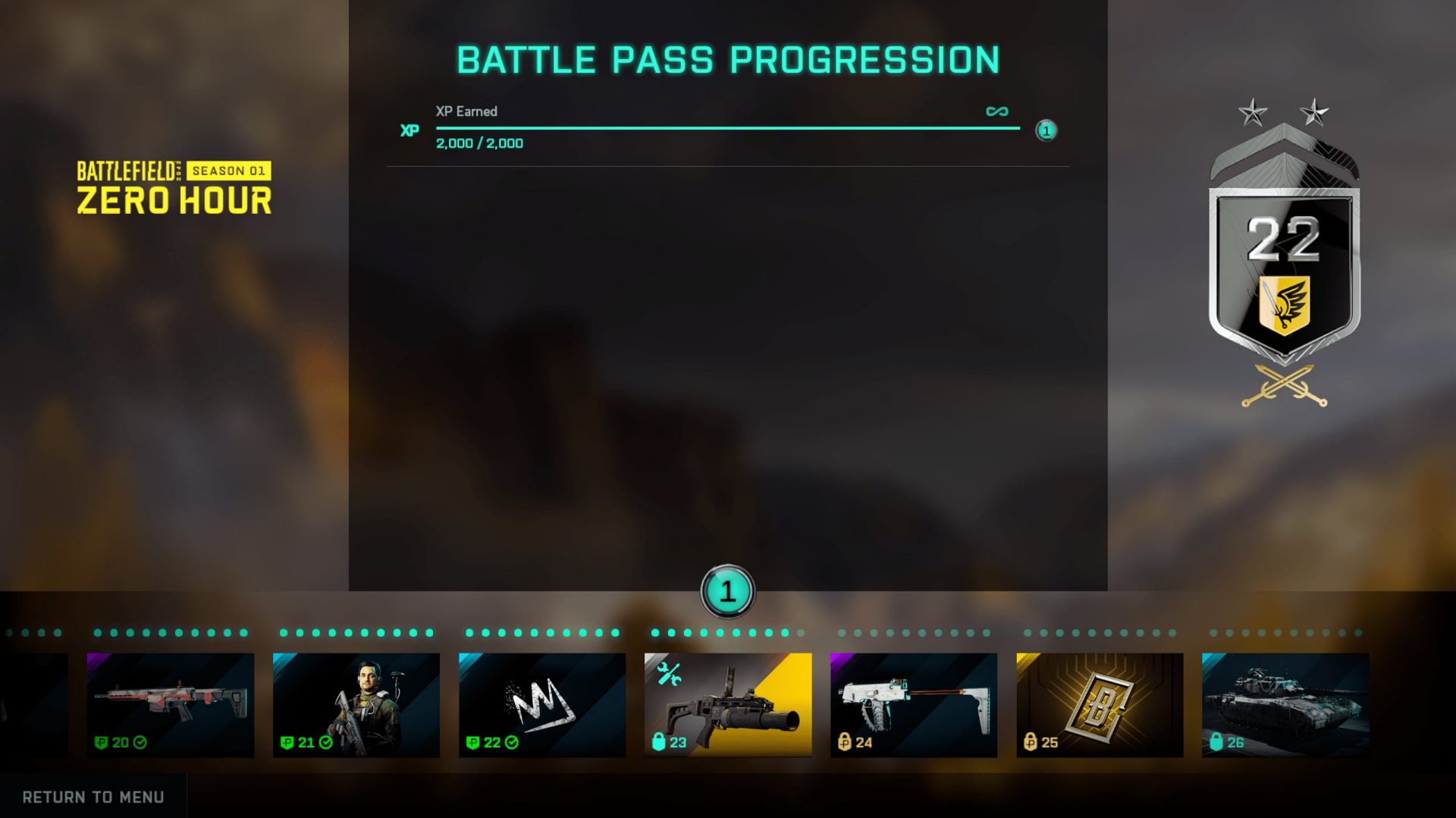Click the green checkmark on tier 20
The height and width of the screenshot is (818, 1456).
(139, 744)
